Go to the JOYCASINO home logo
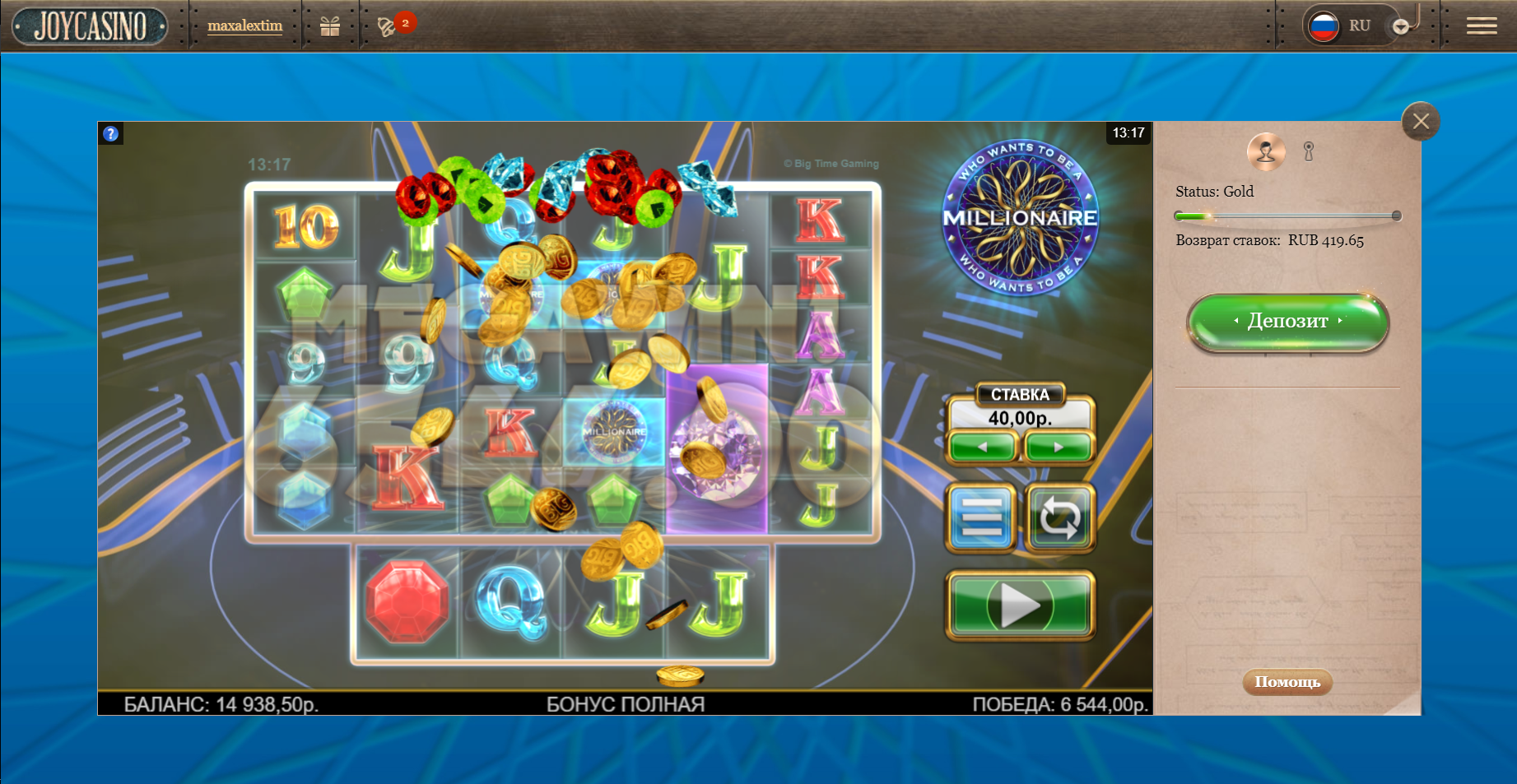The width and height of the screenshot is (1517, 784). pyautogui.click(x=91, y=26)
